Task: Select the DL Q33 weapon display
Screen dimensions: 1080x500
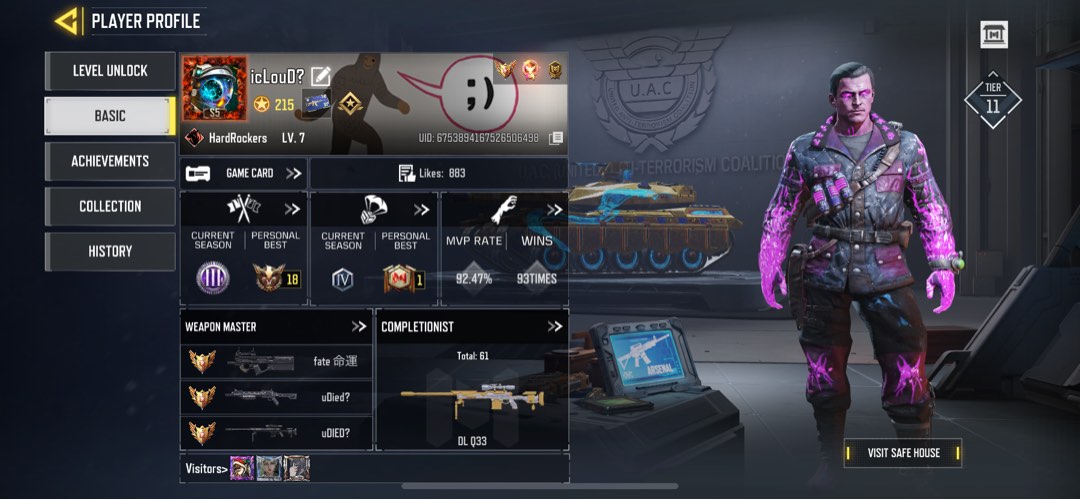Action: click(472, 400)
